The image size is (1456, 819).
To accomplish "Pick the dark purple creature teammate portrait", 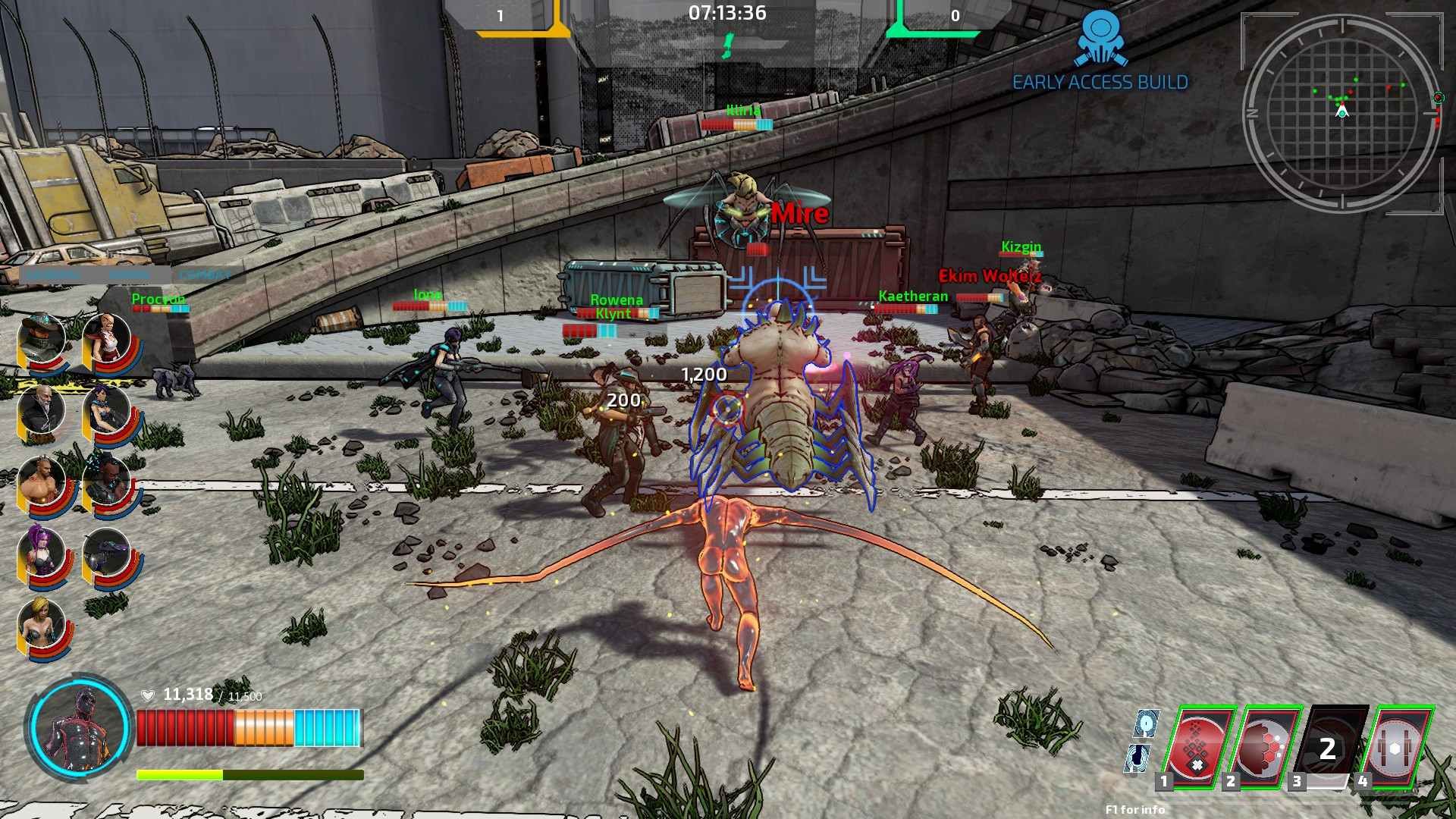I will pos(106,552).
